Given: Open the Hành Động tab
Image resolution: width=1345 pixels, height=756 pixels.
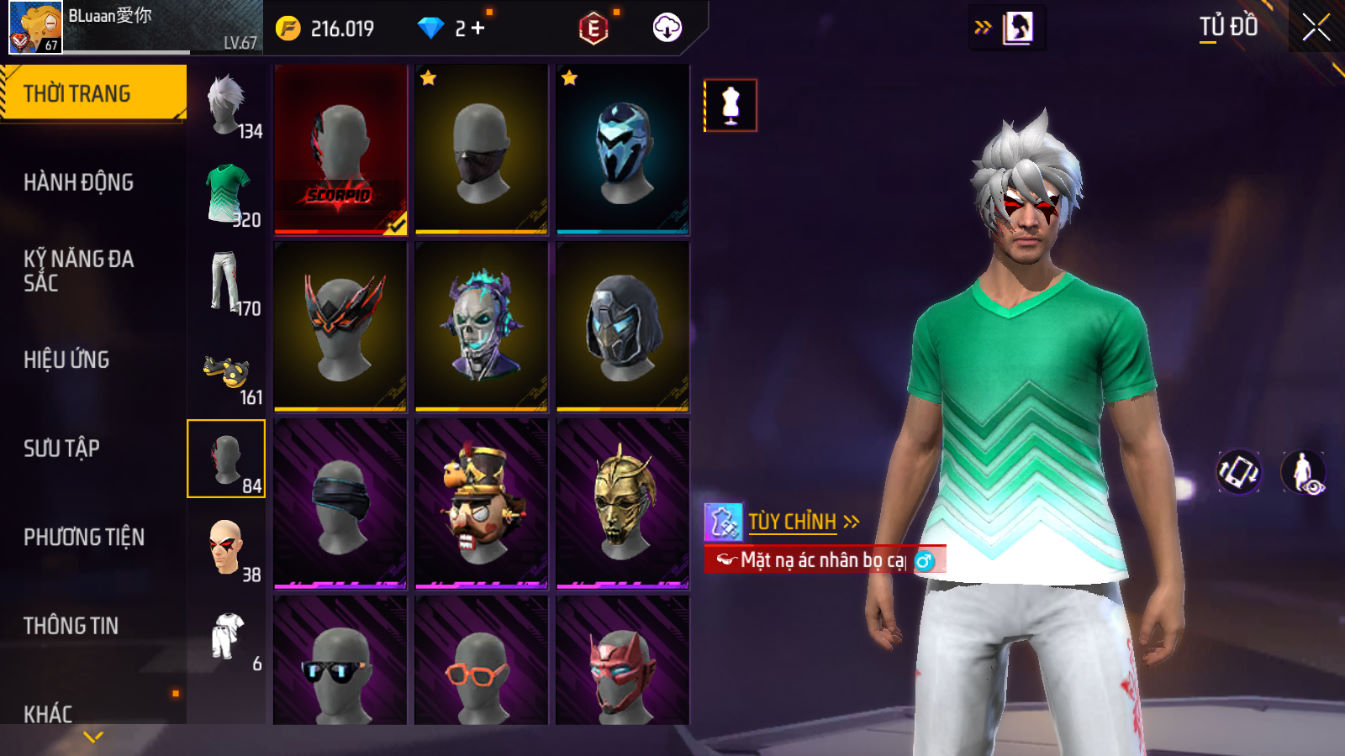Looking at the screenshot, I should (78, 182).
